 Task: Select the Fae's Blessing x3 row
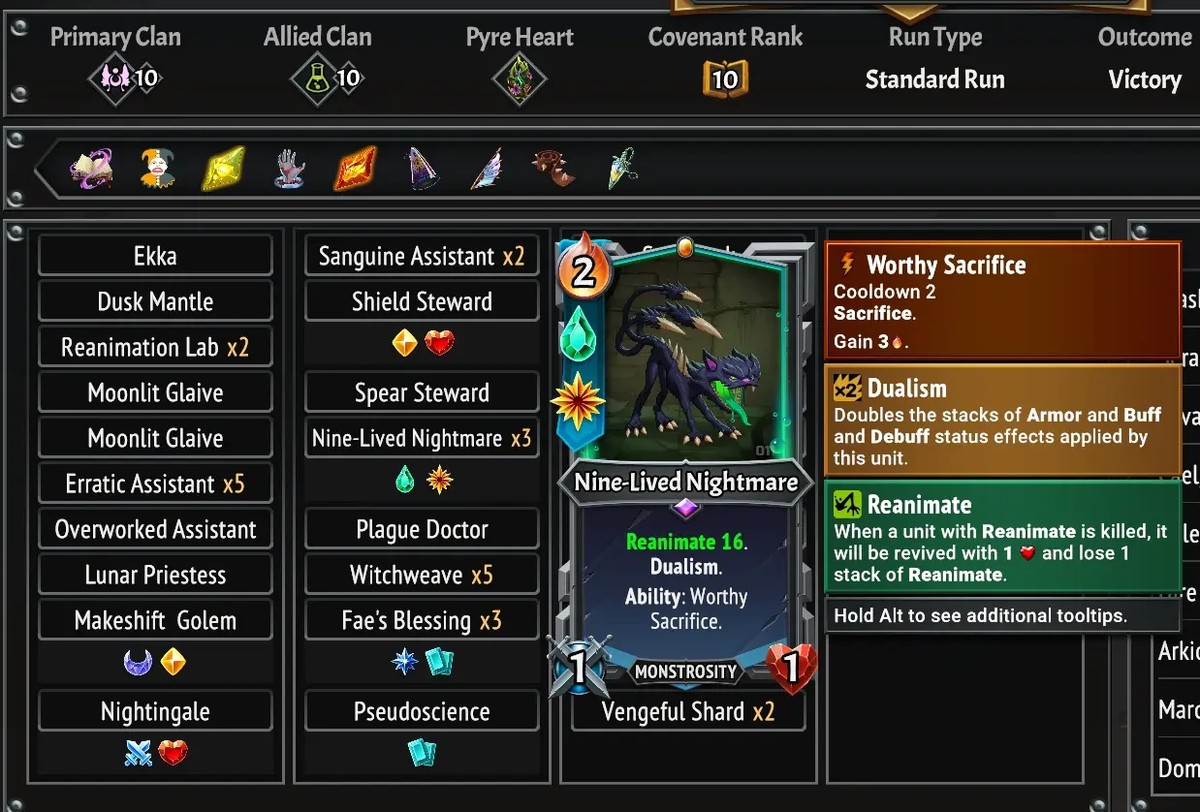[x=421, y=621]
